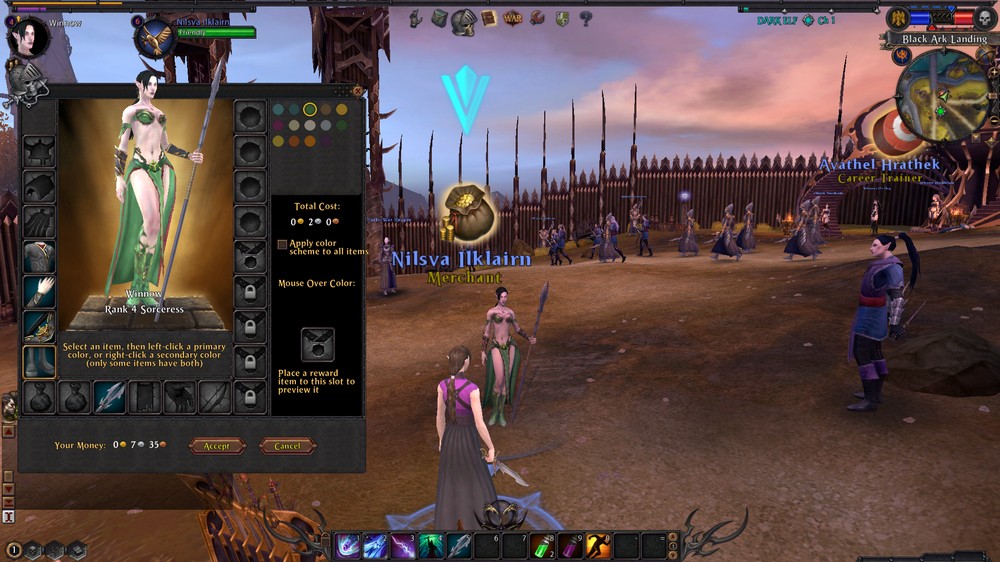The height and width of the screenshot is (562, 1000).
Task: Choose the staff weapon slot
Action: (x=110, y=397)
